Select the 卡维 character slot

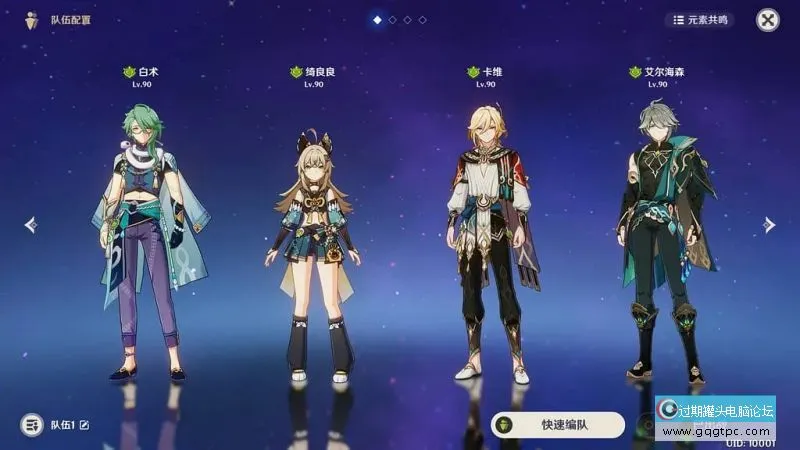point(489,240)
